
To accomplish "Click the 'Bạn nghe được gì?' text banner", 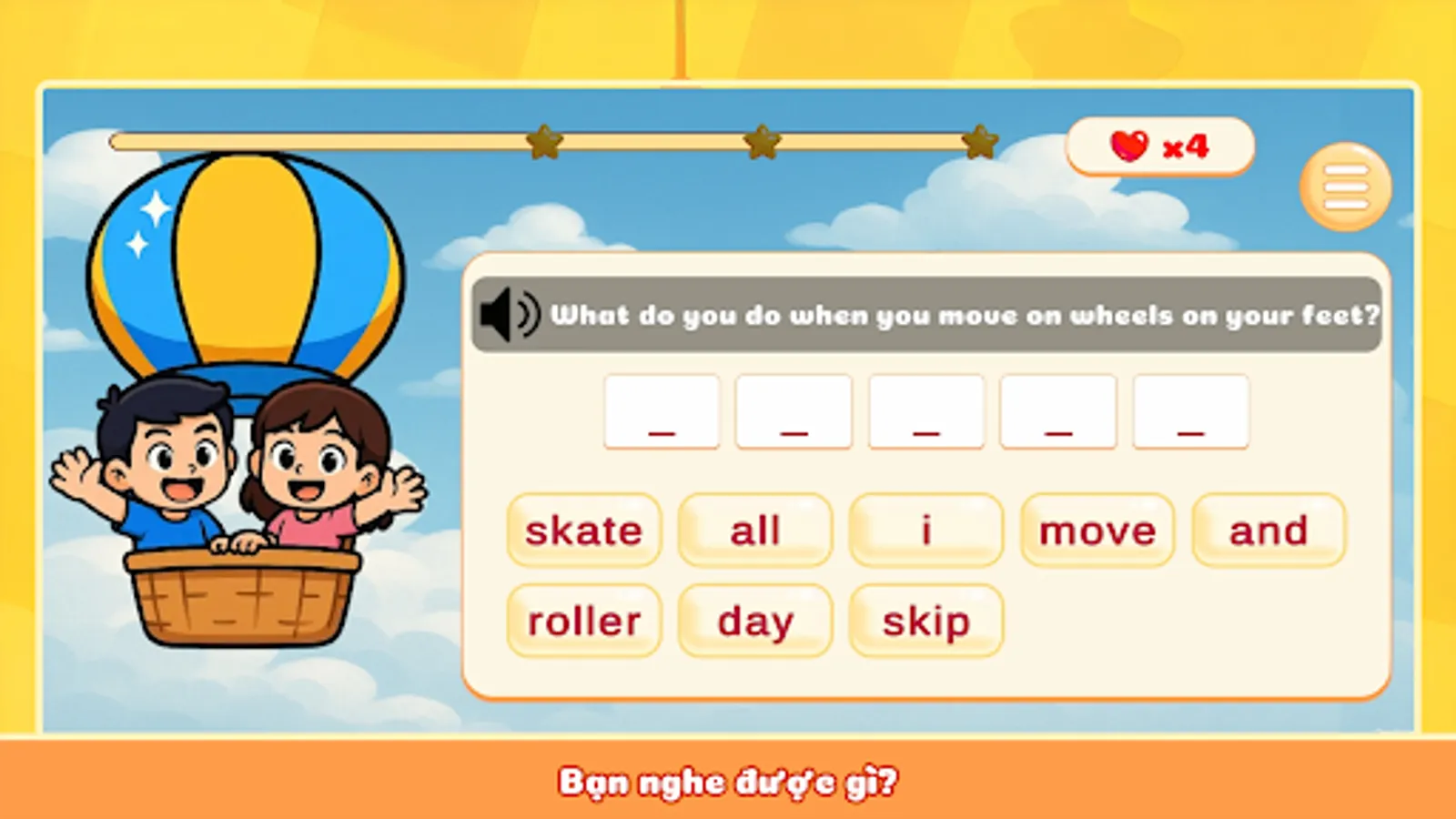I will click(x=728, y=781).
